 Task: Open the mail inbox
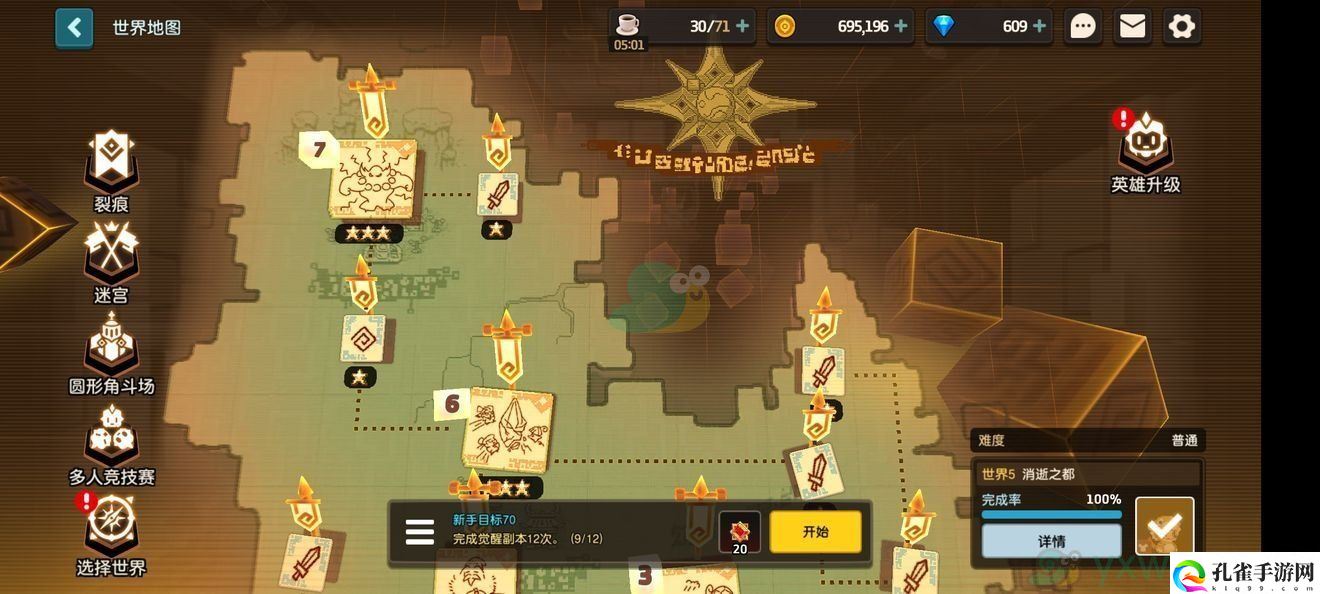[1132, 26]
